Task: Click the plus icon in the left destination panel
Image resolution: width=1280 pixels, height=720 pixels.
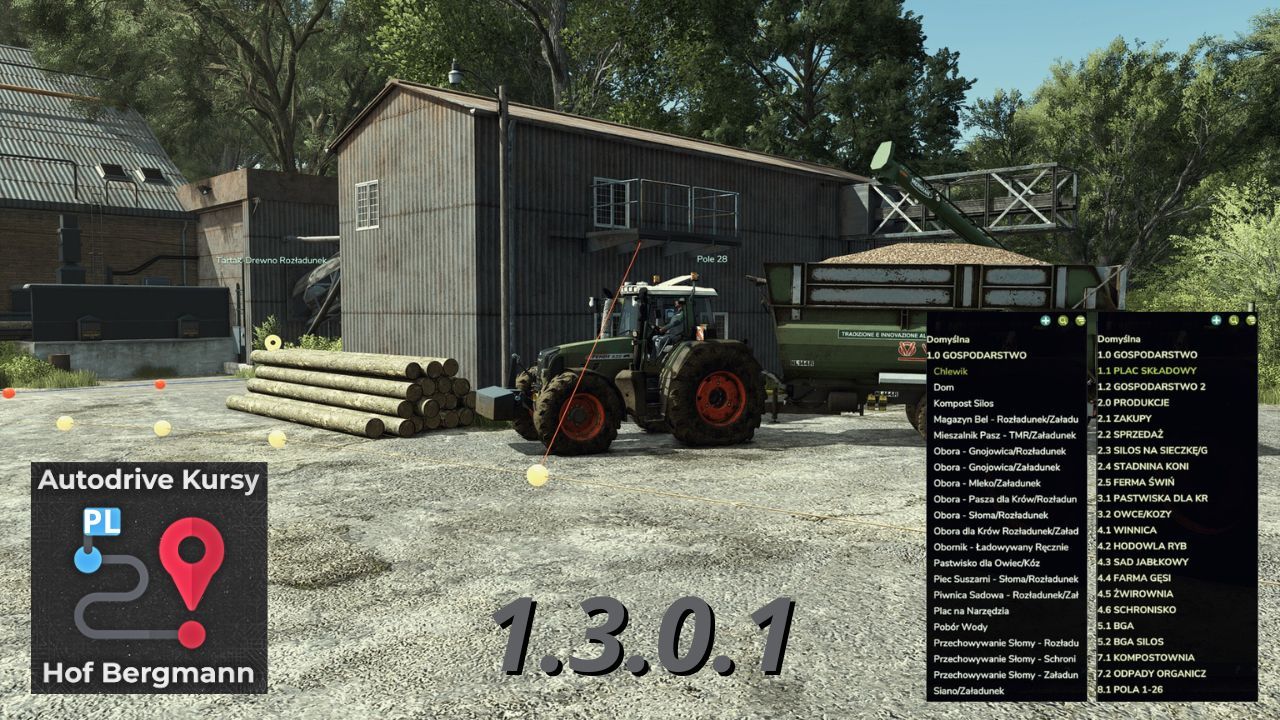Action: 1045,321
